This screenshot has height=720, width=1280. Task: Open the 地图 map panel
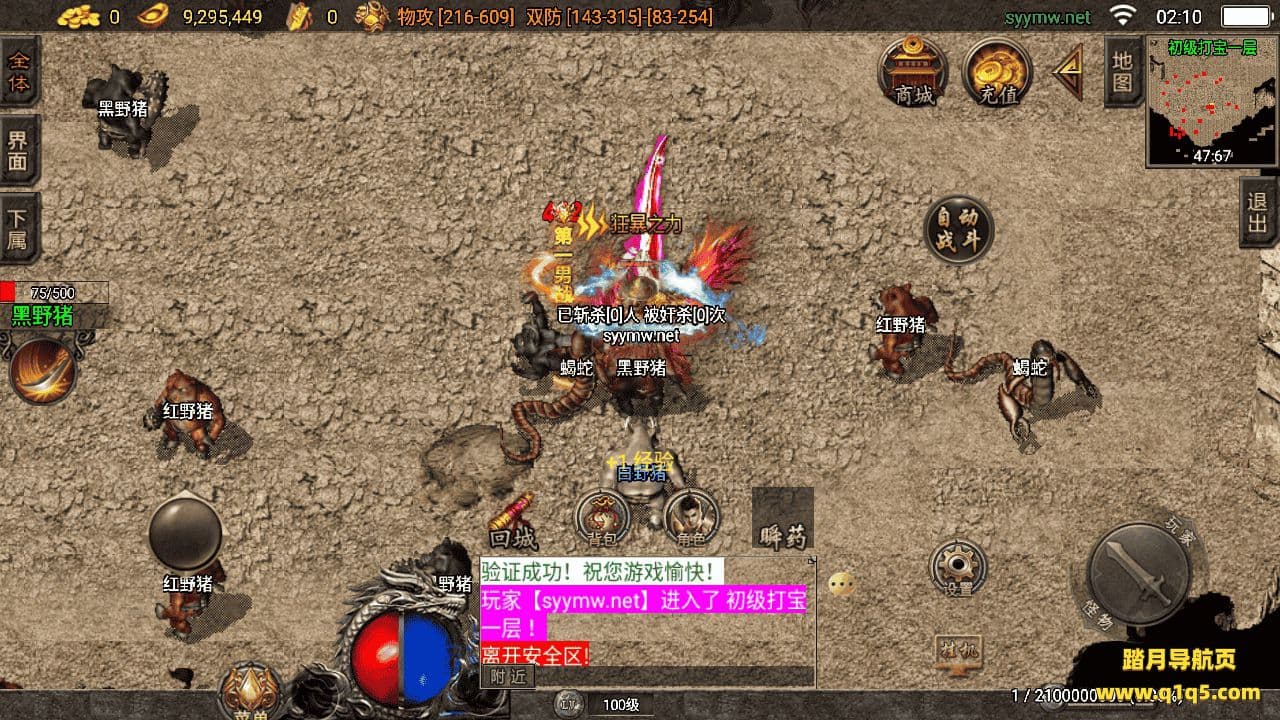pyautogui.click(x=1123, y=71)
